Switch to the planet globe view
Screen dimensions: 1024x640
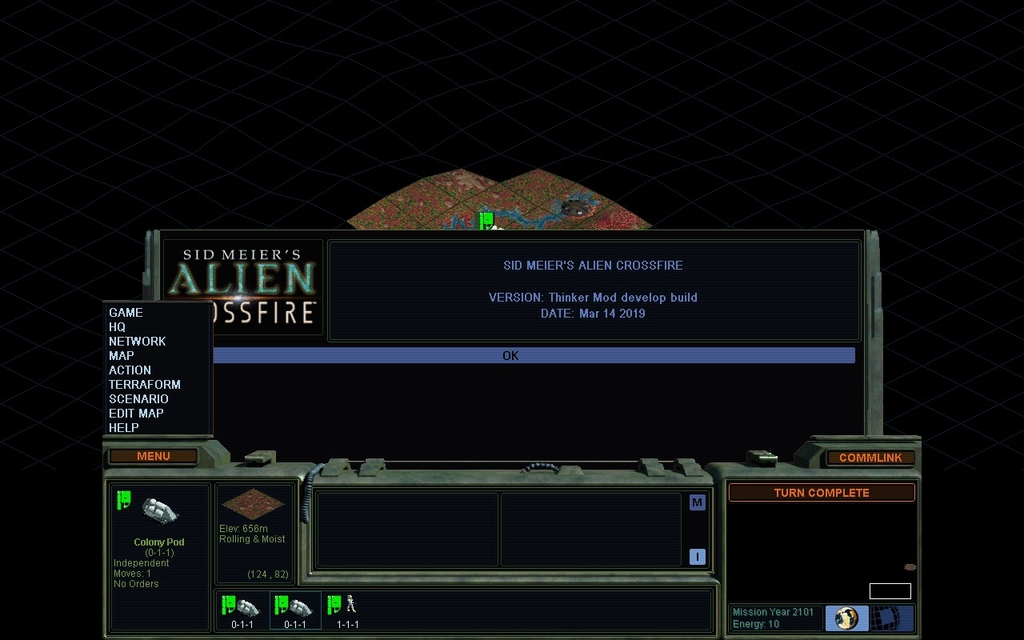(x=847, y=618)
